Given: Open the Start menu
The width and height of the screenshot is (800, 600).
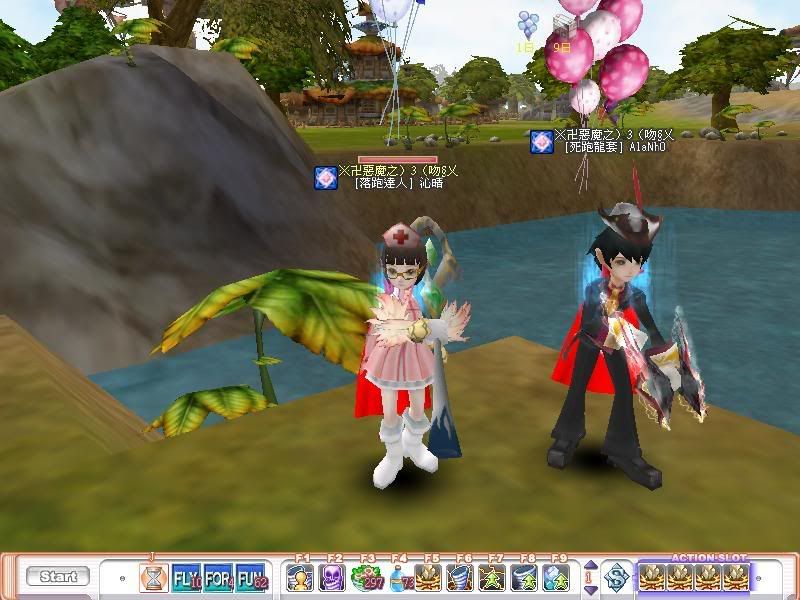Looking at the screenshot, I should (x=58, y=577).
